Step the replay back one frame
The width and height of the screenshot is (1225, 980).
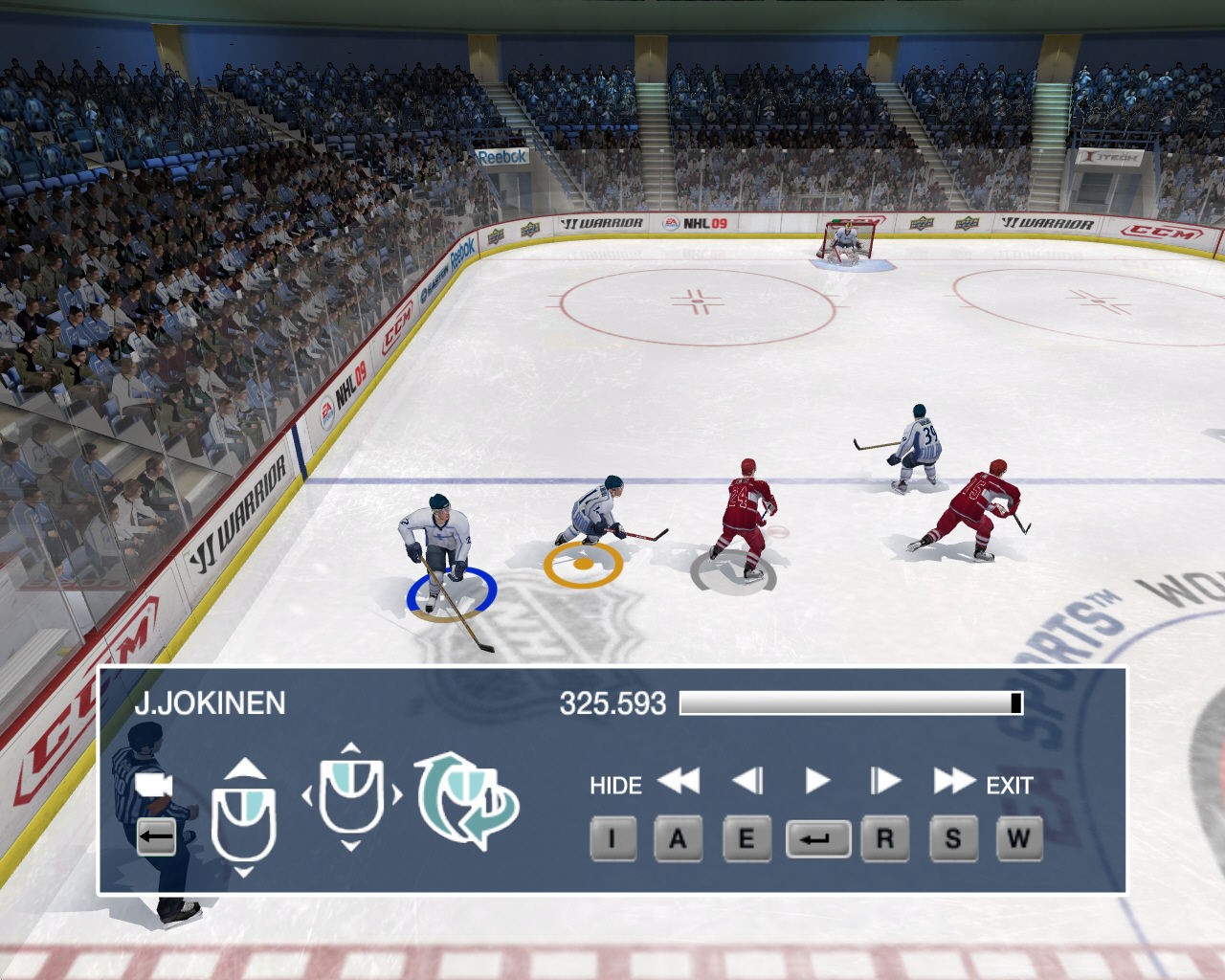pos(747,782)
